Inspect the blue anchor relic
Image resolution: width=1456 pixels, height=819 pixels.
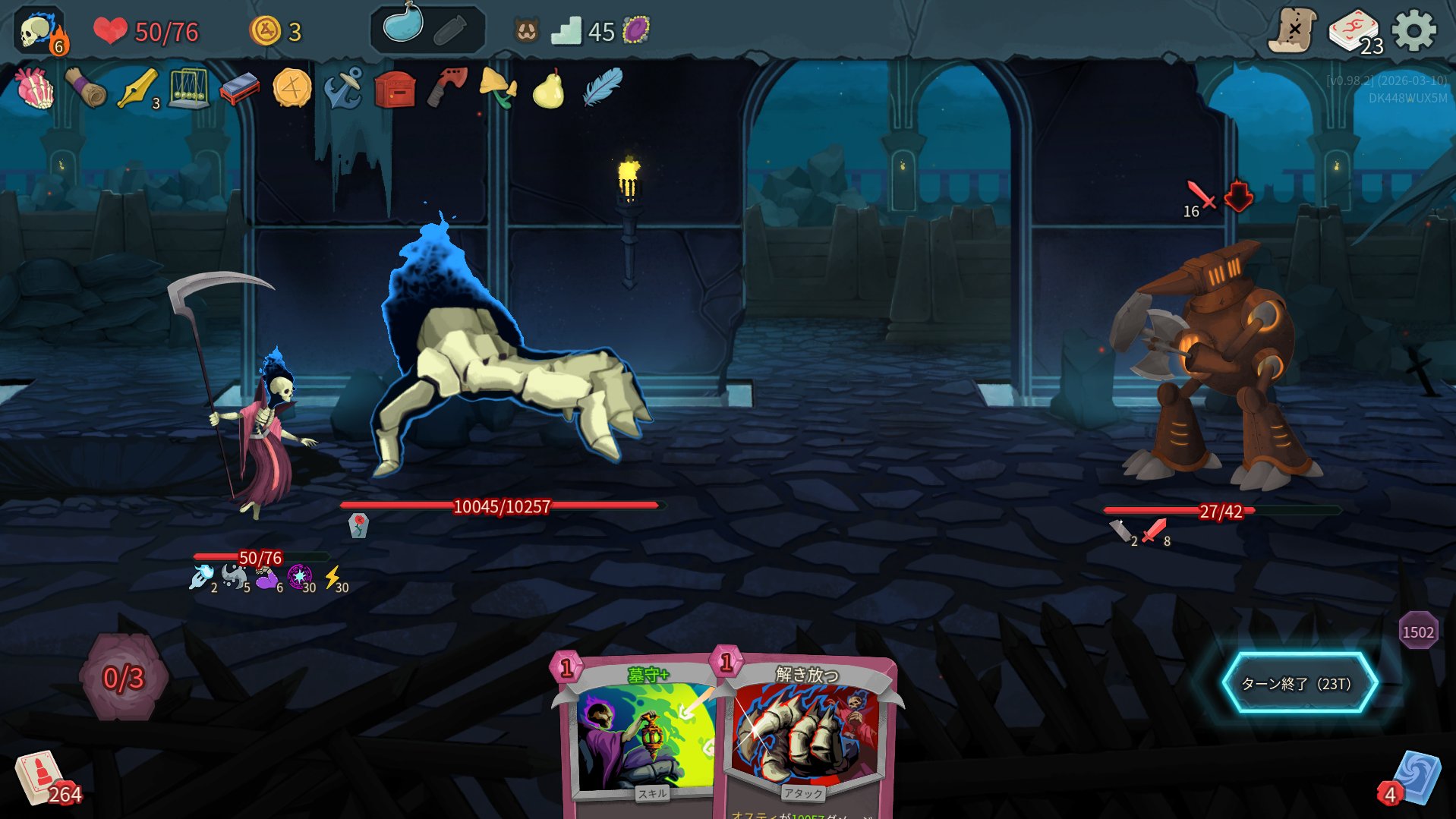click(x=342, y=90)
